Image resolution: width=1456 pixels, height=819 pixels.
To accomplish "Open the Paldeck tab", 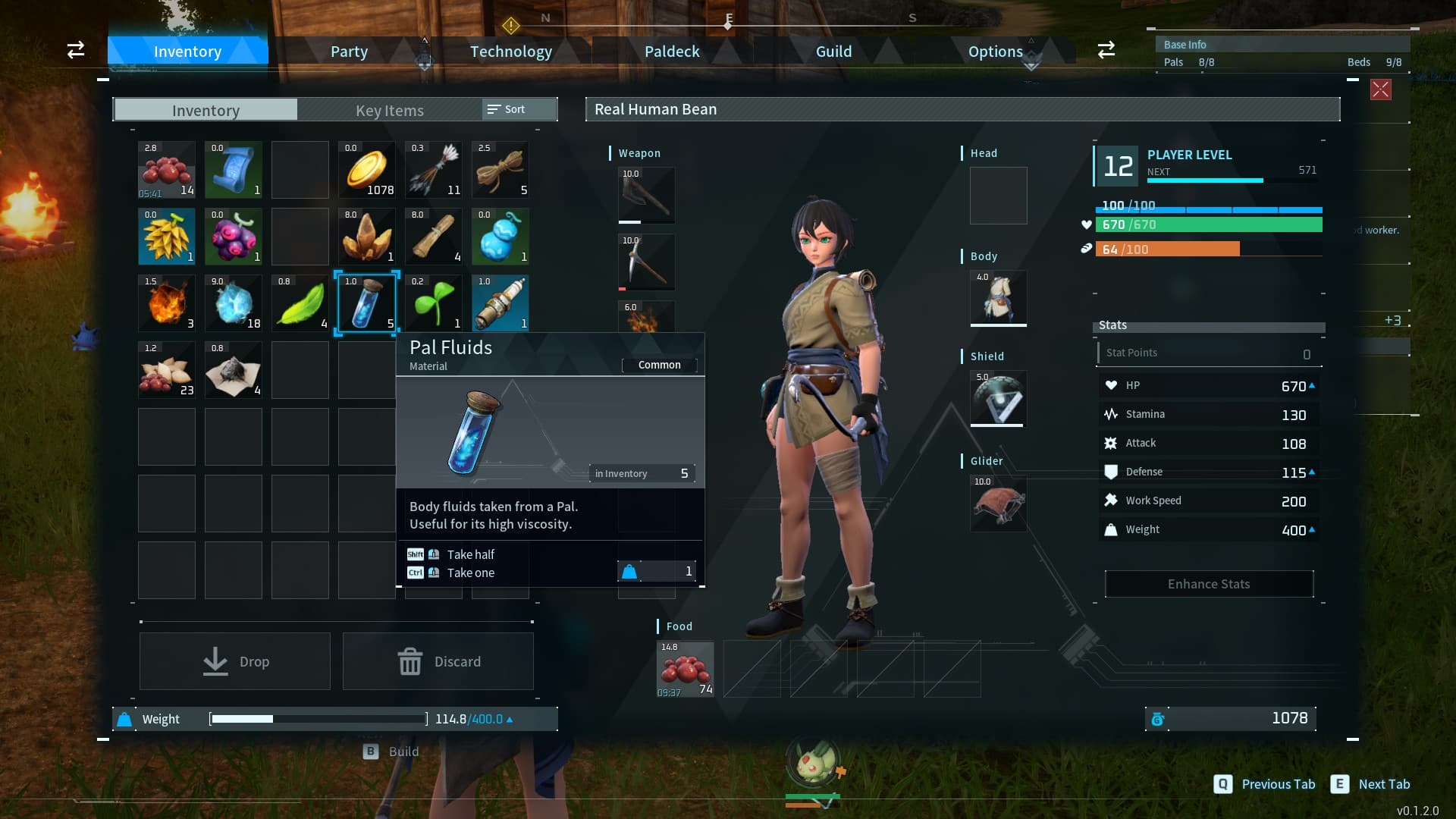I will tap(671, 51).
